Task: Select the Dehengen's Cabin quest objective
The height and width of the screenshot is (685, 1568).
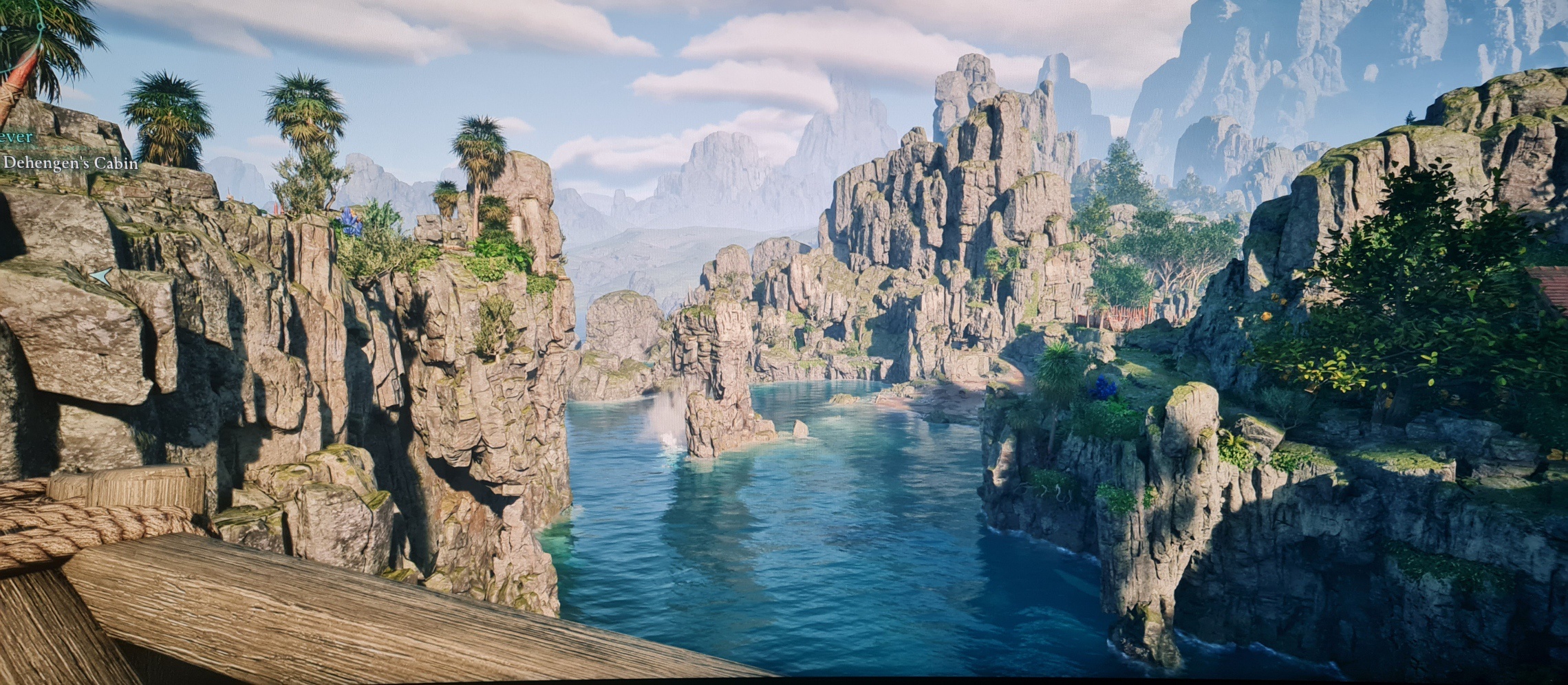Action: [x=71, y=164]
